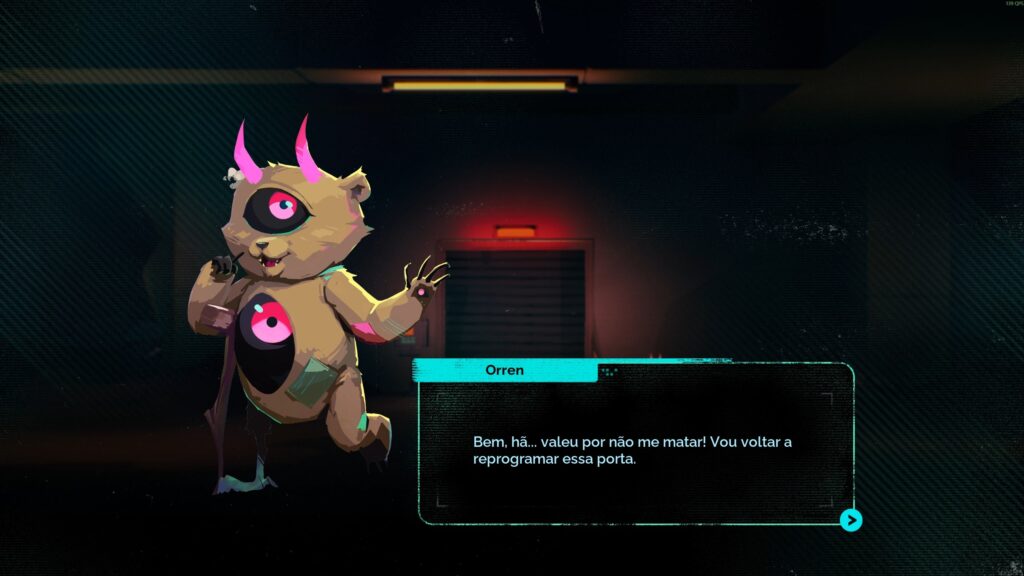Advance dialogue with the cyan arrow button
This screenshot has height=576, width=1024.
point(851,520)
